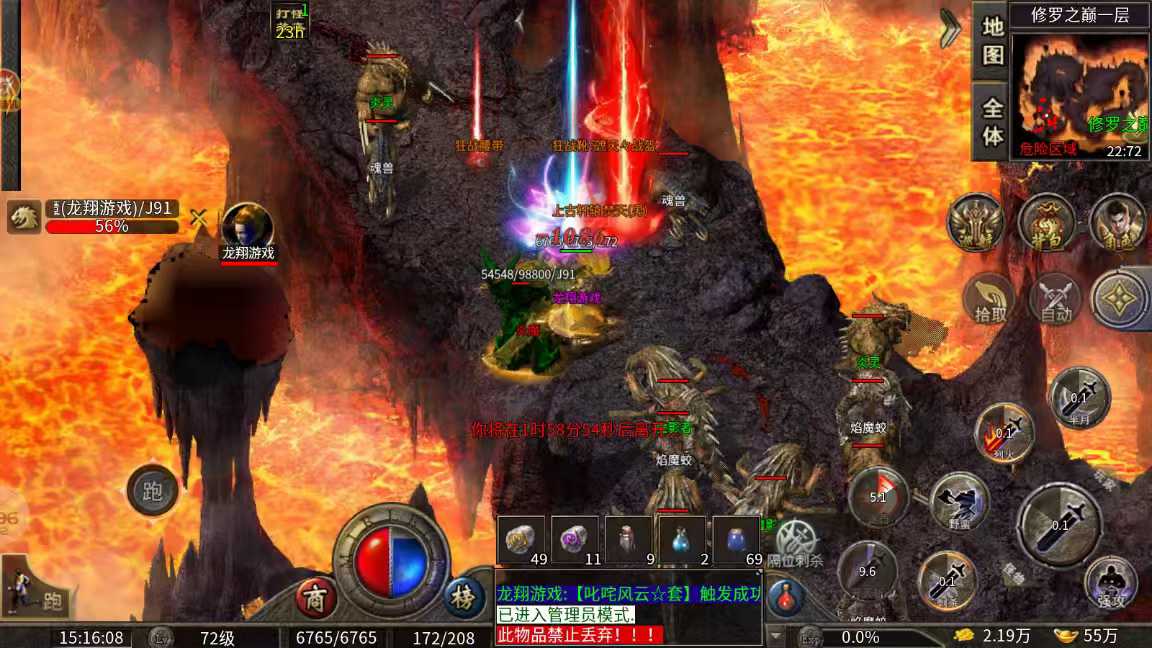Screen dimensions: 1152x648
Task: Open the 榜 ranking button
Action: [x=462, y=598]
